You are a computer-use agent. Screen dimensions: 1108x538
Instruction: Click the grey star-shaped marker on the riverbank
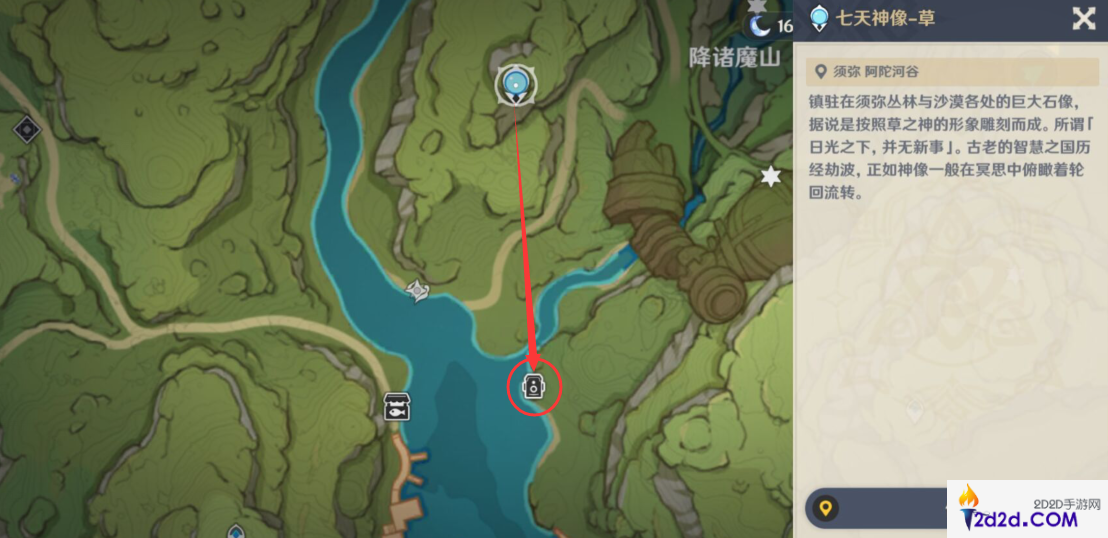click(x=418, y=290)
